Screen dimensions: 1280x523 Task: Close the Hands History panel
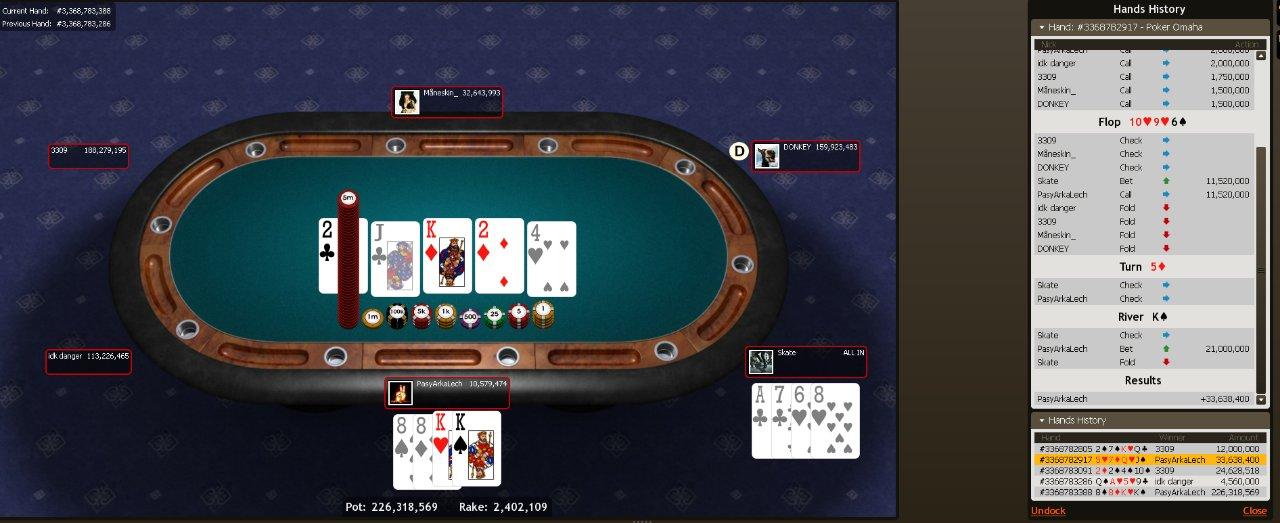click(1254, 511)
